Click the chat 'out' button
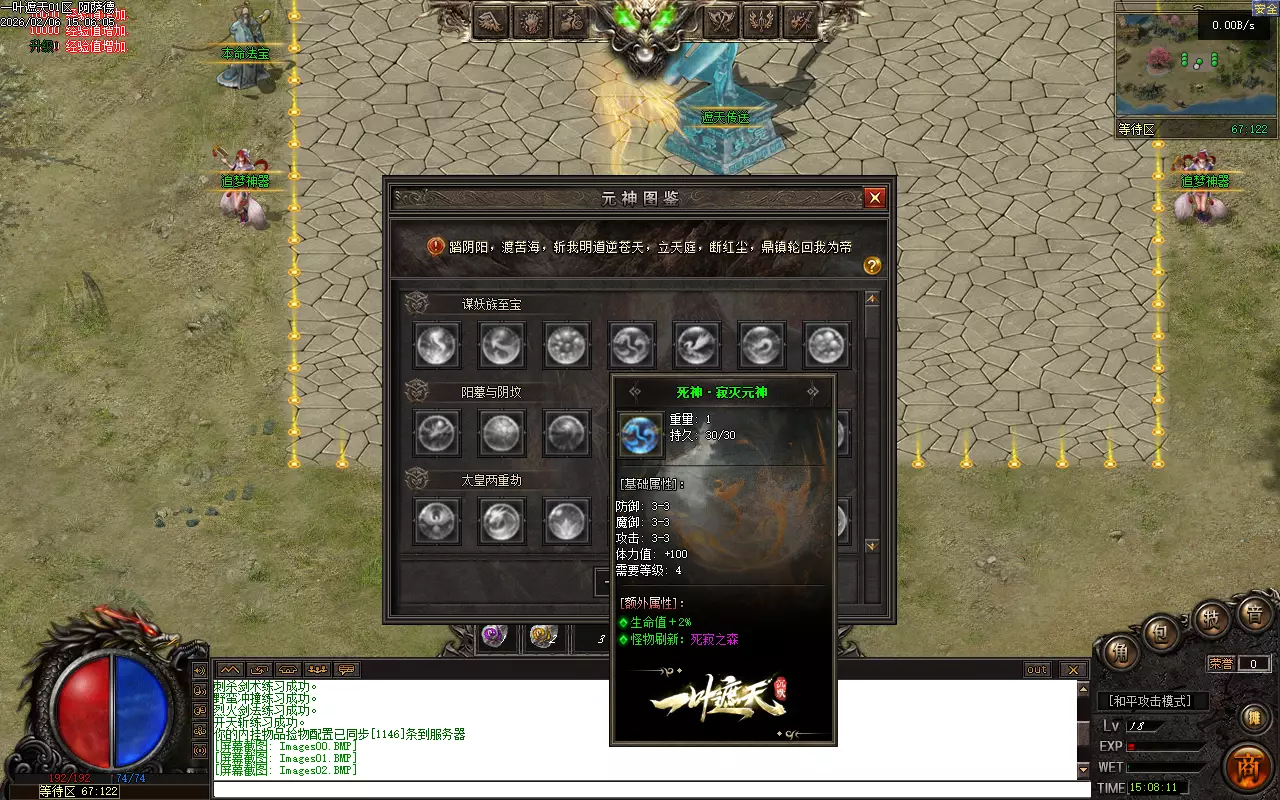 [x=1037, y=669]
